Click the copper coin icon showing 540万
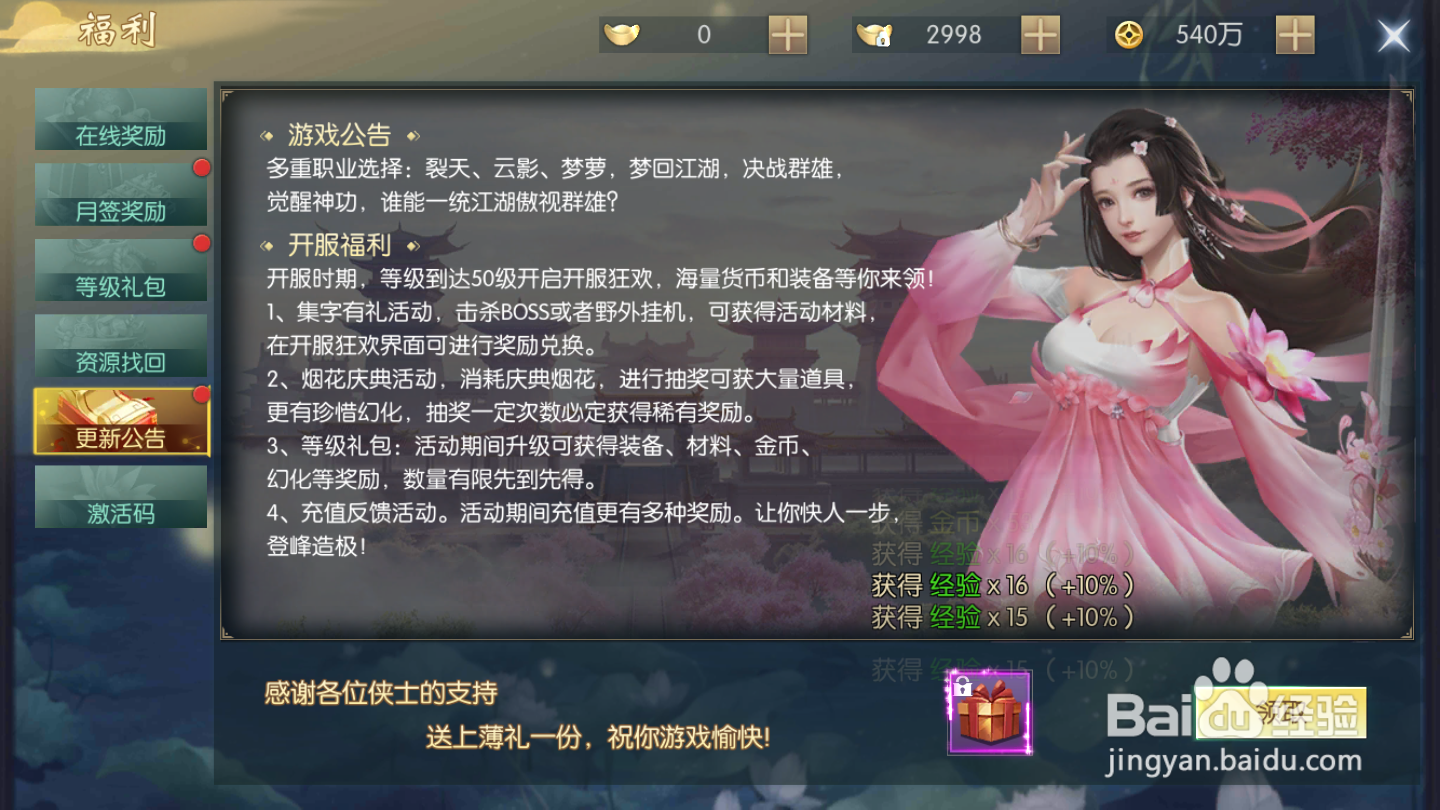1440x810 pixels. 1129,34
